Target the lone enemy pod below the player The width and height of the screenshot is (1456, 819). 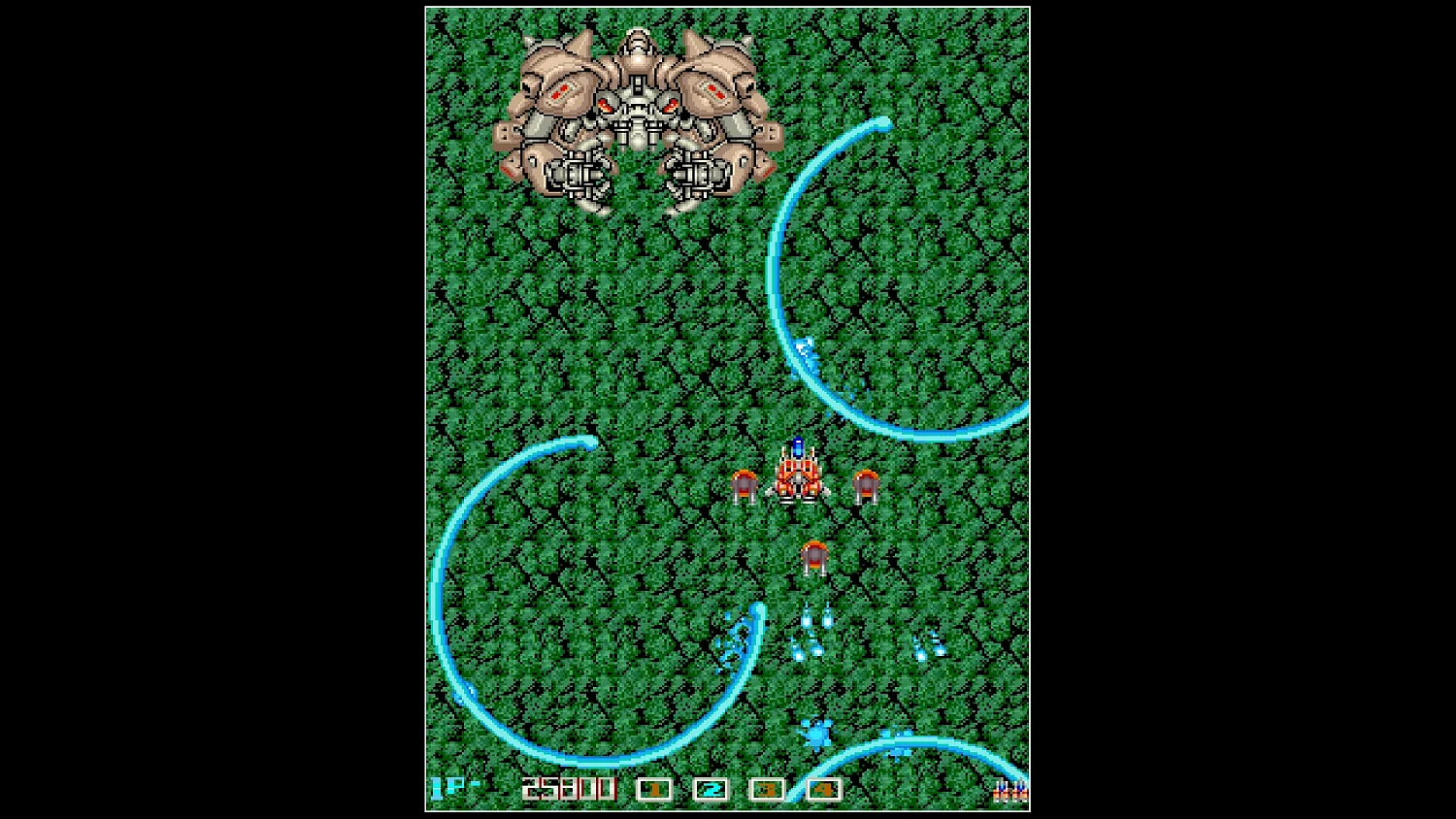click(x=812, y=556)
